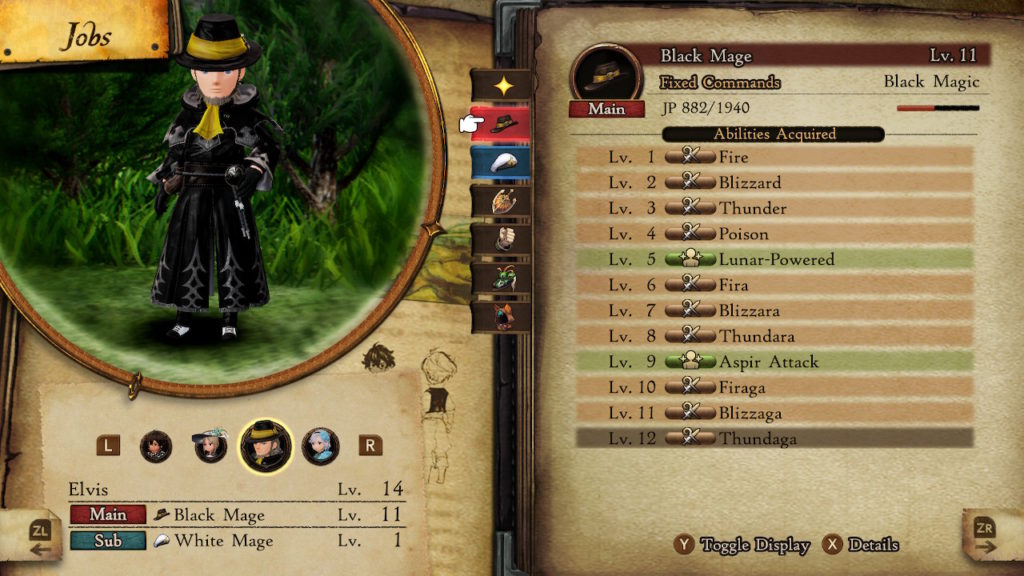Choose the shield job tab

[501, 201]
